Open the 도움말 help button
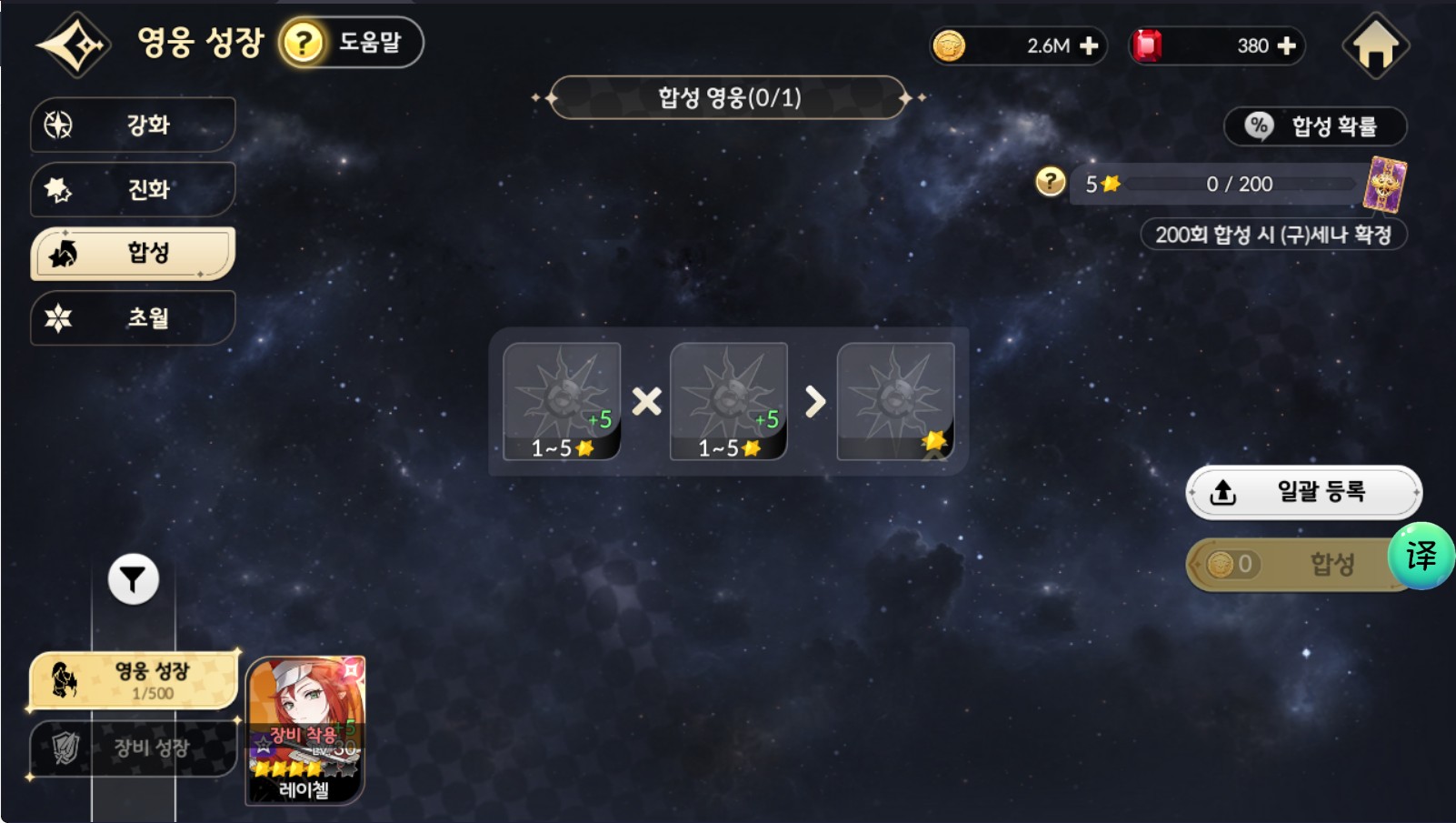1456x823 pixels. 351,43
